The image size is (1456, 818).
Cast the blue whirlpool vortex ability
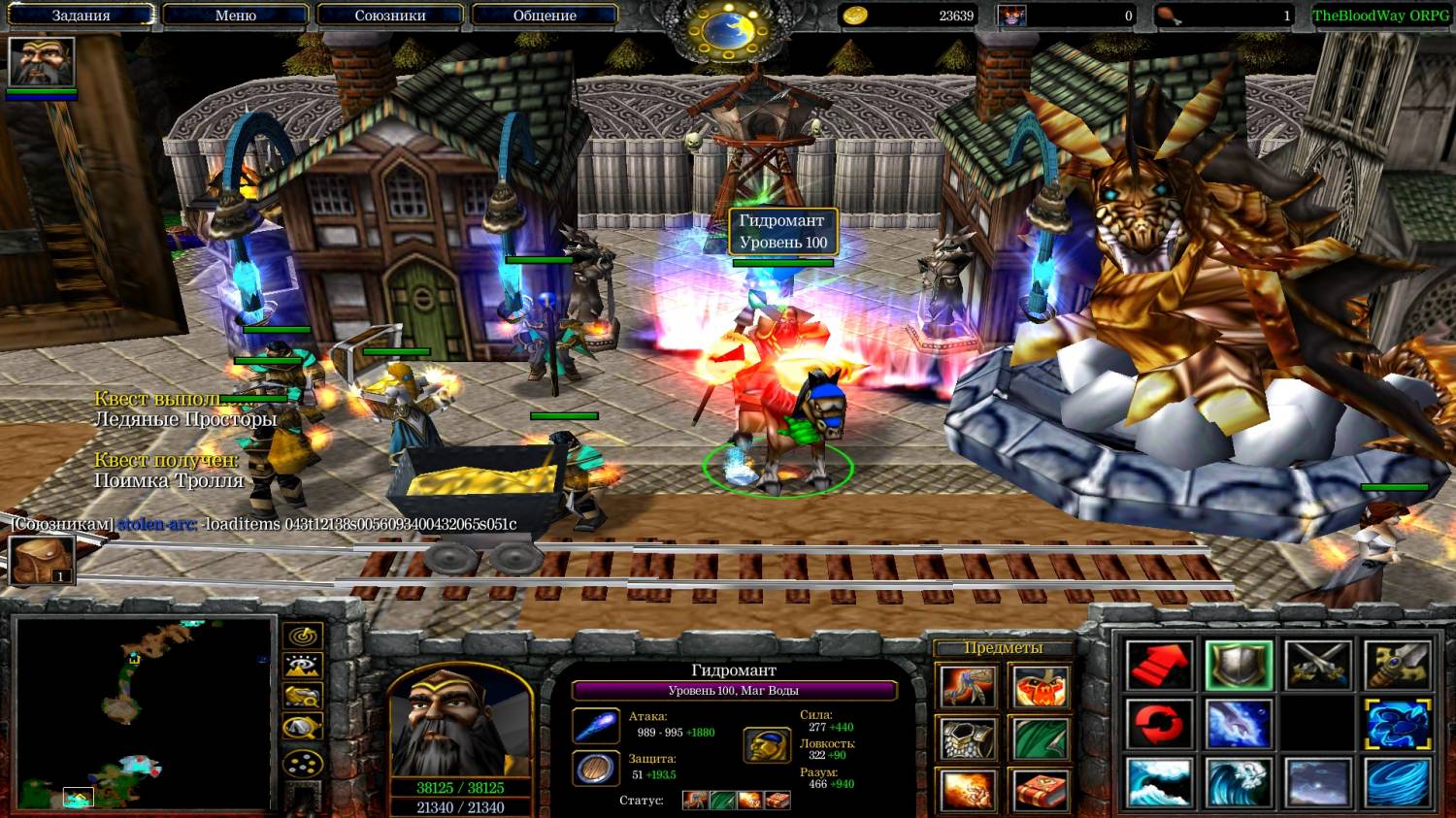coord(1398,783)
